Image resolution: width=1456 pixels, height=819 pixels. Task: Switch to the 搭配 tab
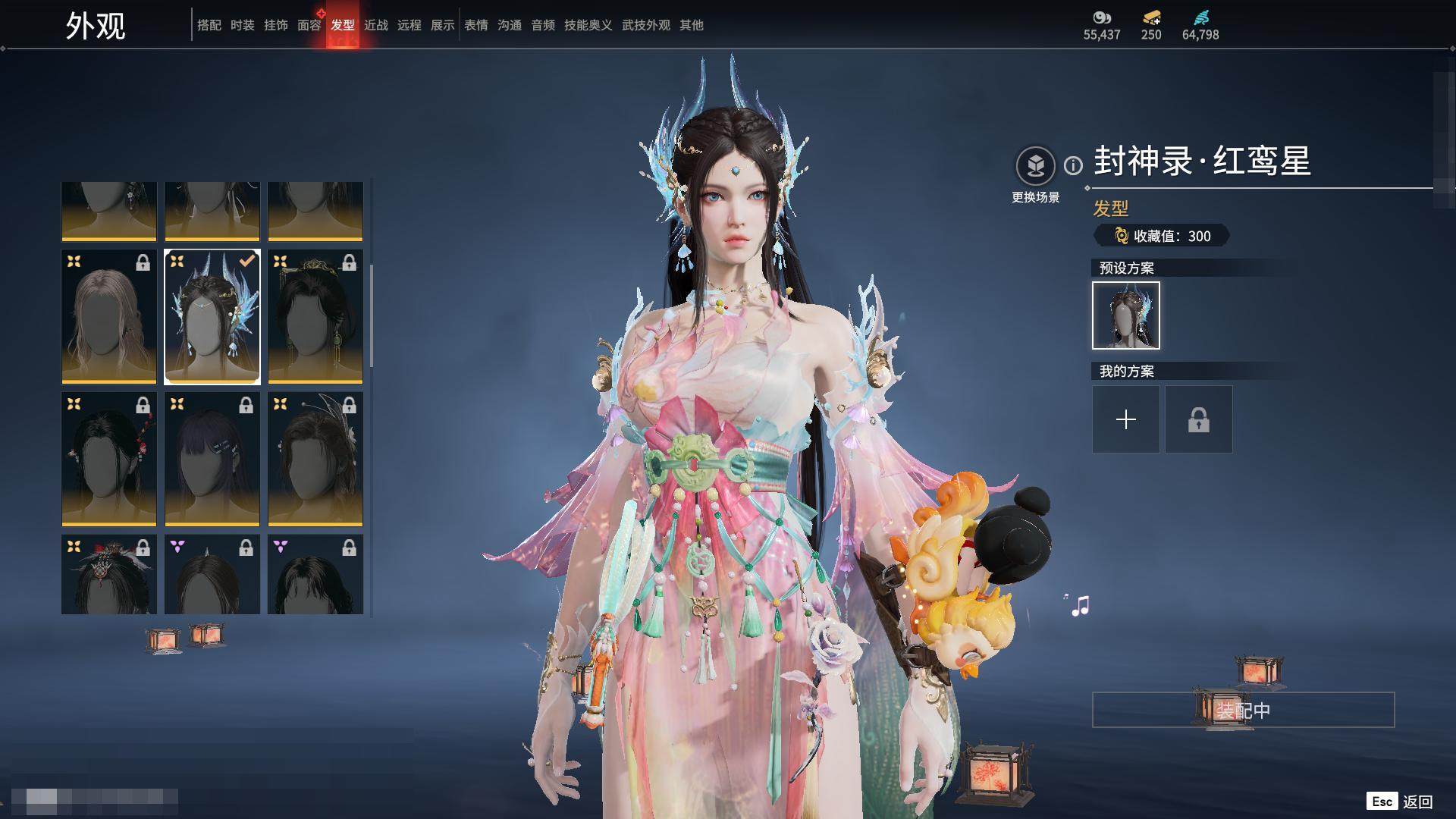(209, 25)
